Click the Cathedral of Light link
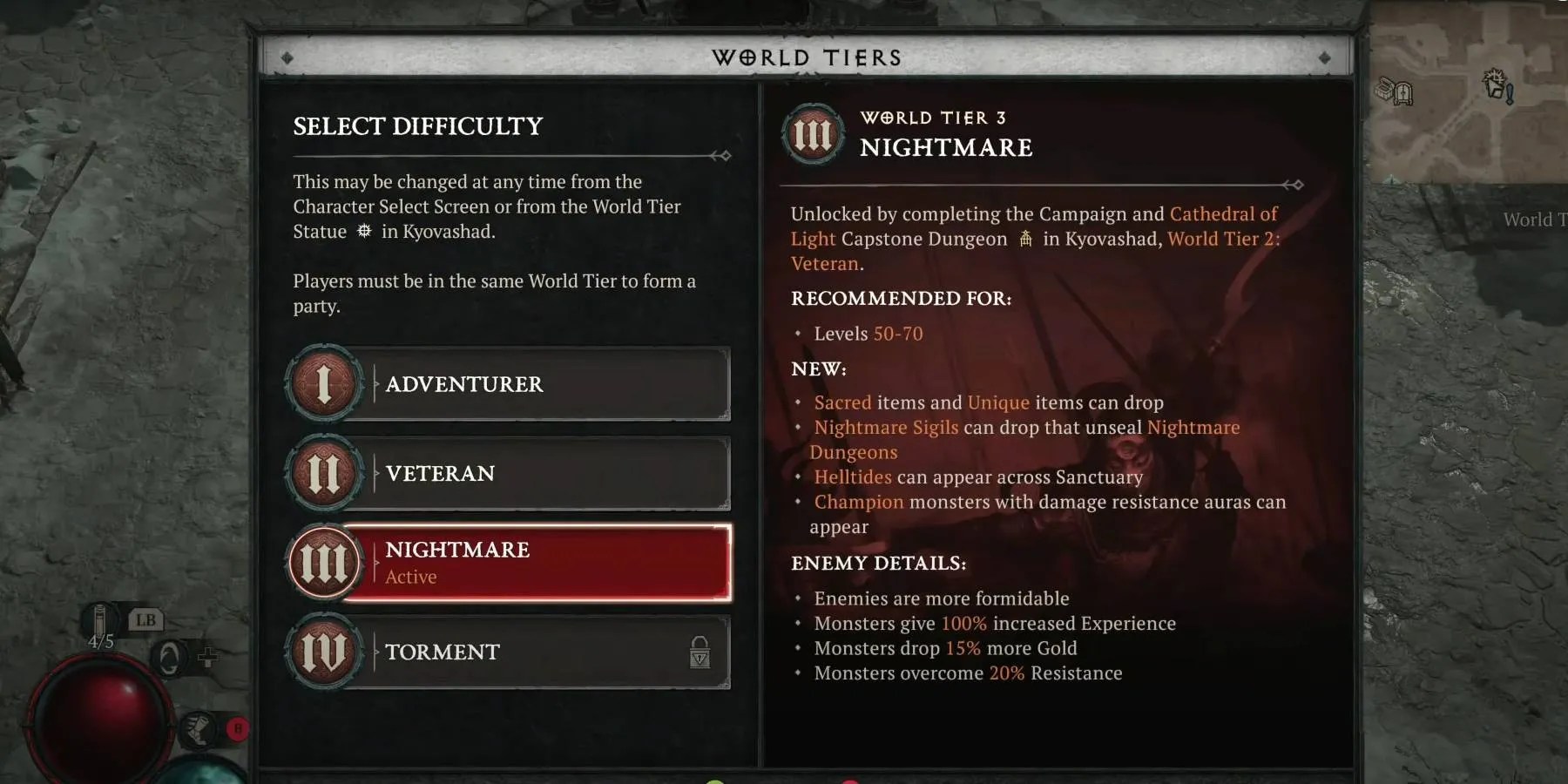 coord(1223,213)
